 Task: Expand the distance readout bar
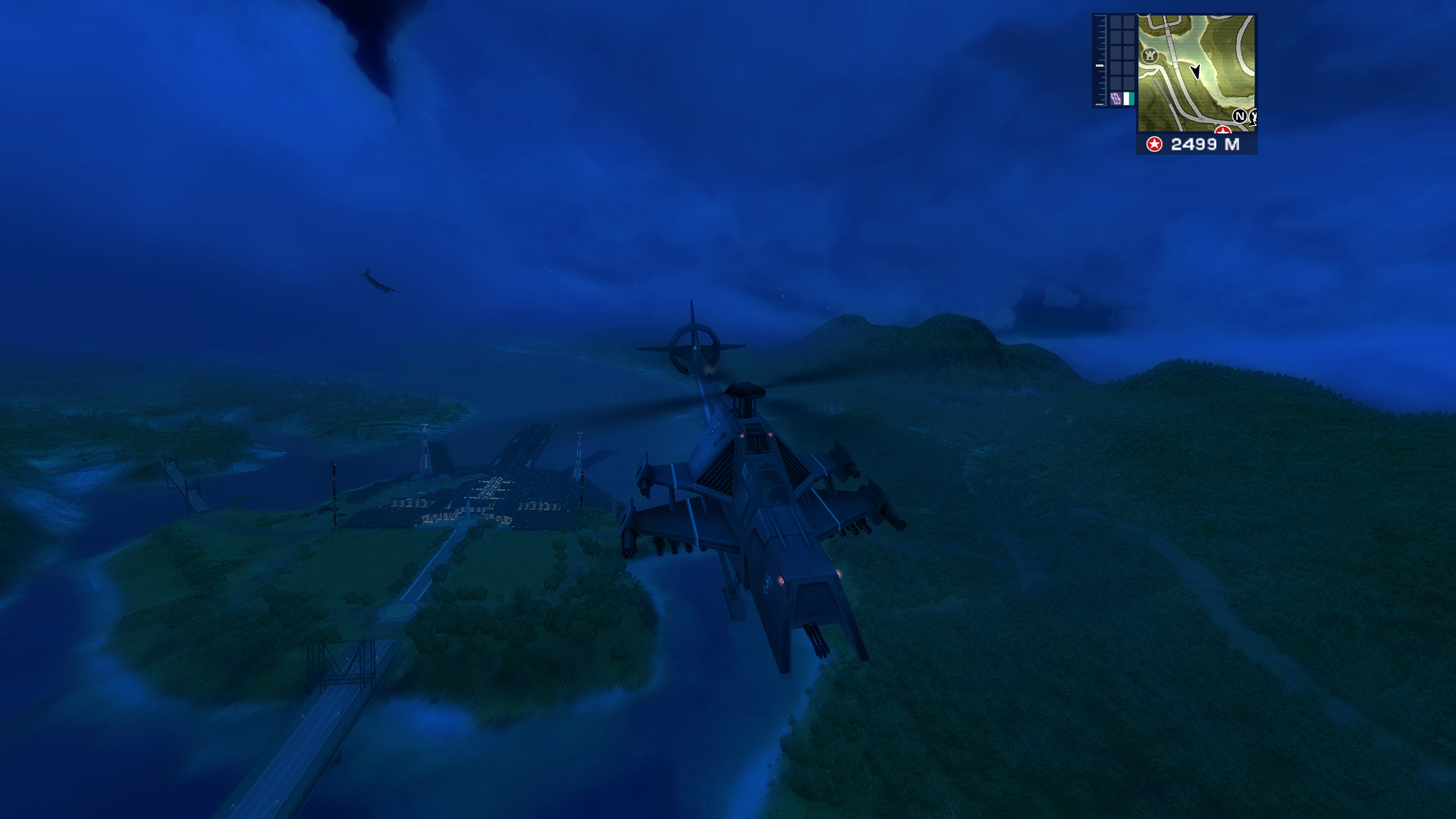click(x=1198, y=144)
